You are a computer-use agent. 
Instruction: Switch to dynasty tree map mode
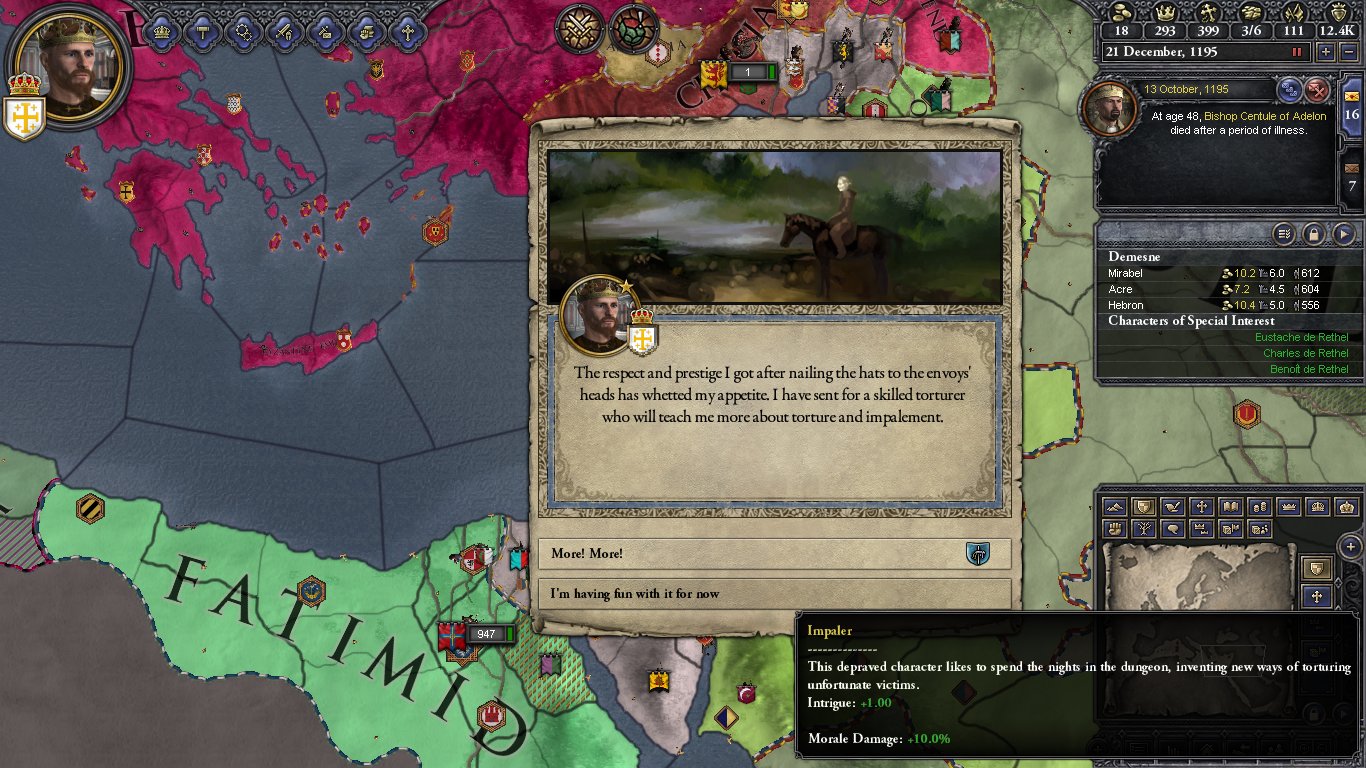1143,528
